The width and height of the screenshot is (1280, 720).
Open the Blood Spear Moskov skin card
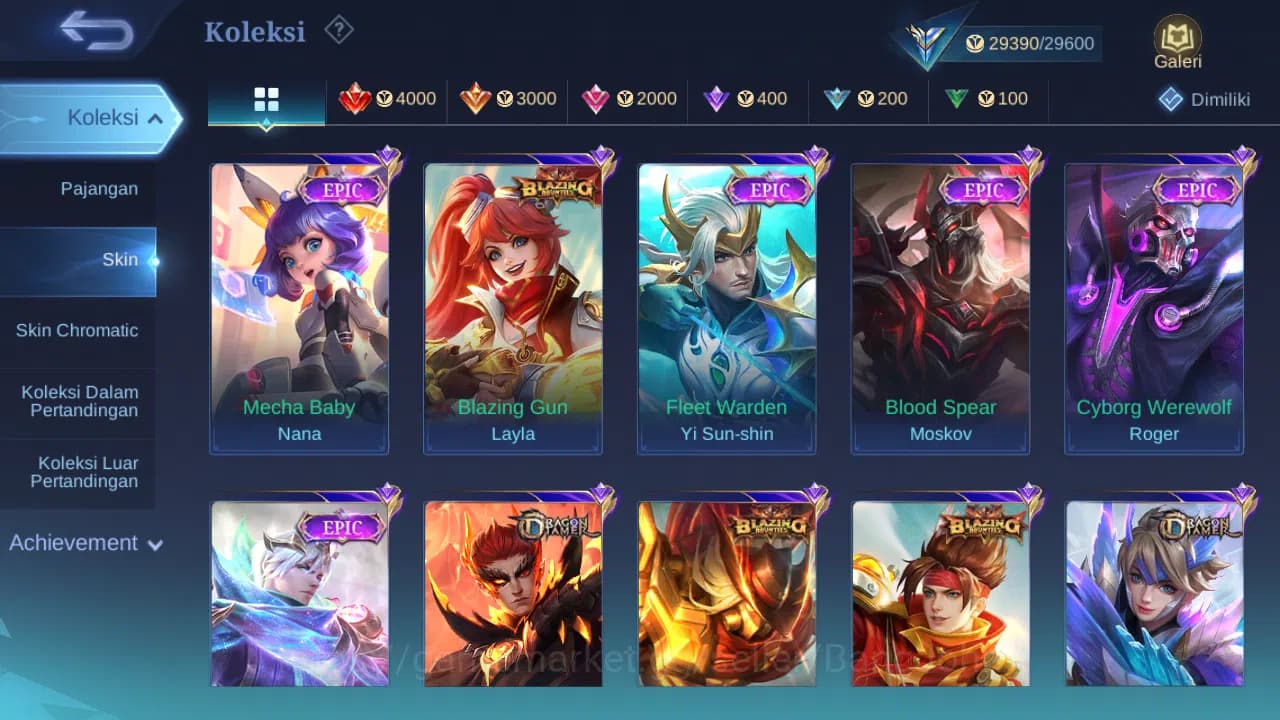pos(940,300)
